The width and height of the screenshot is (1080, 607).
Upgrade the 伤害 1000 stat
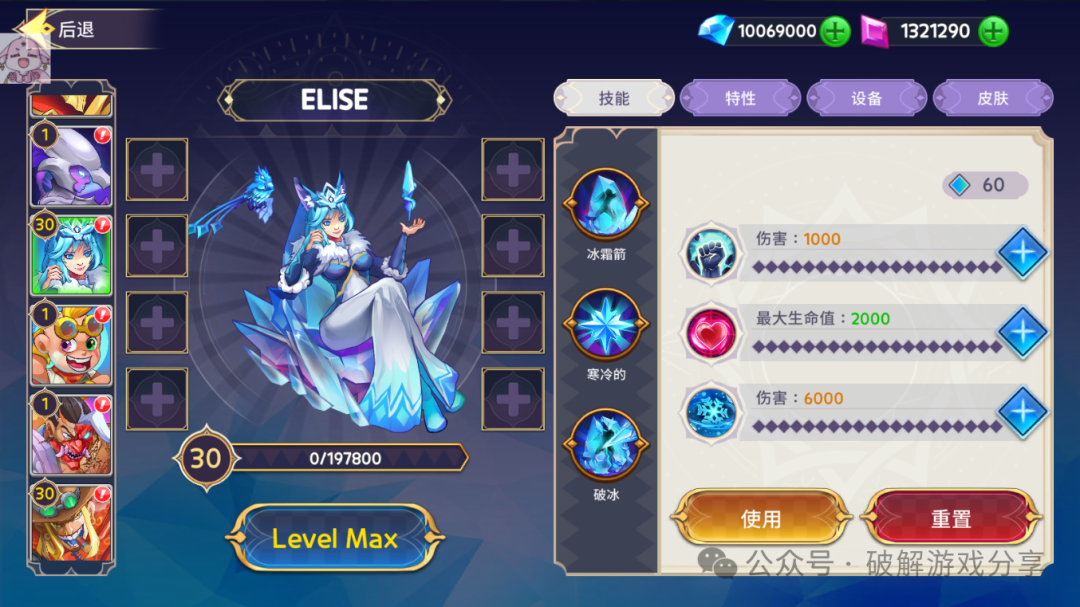tap(1022, 252)
